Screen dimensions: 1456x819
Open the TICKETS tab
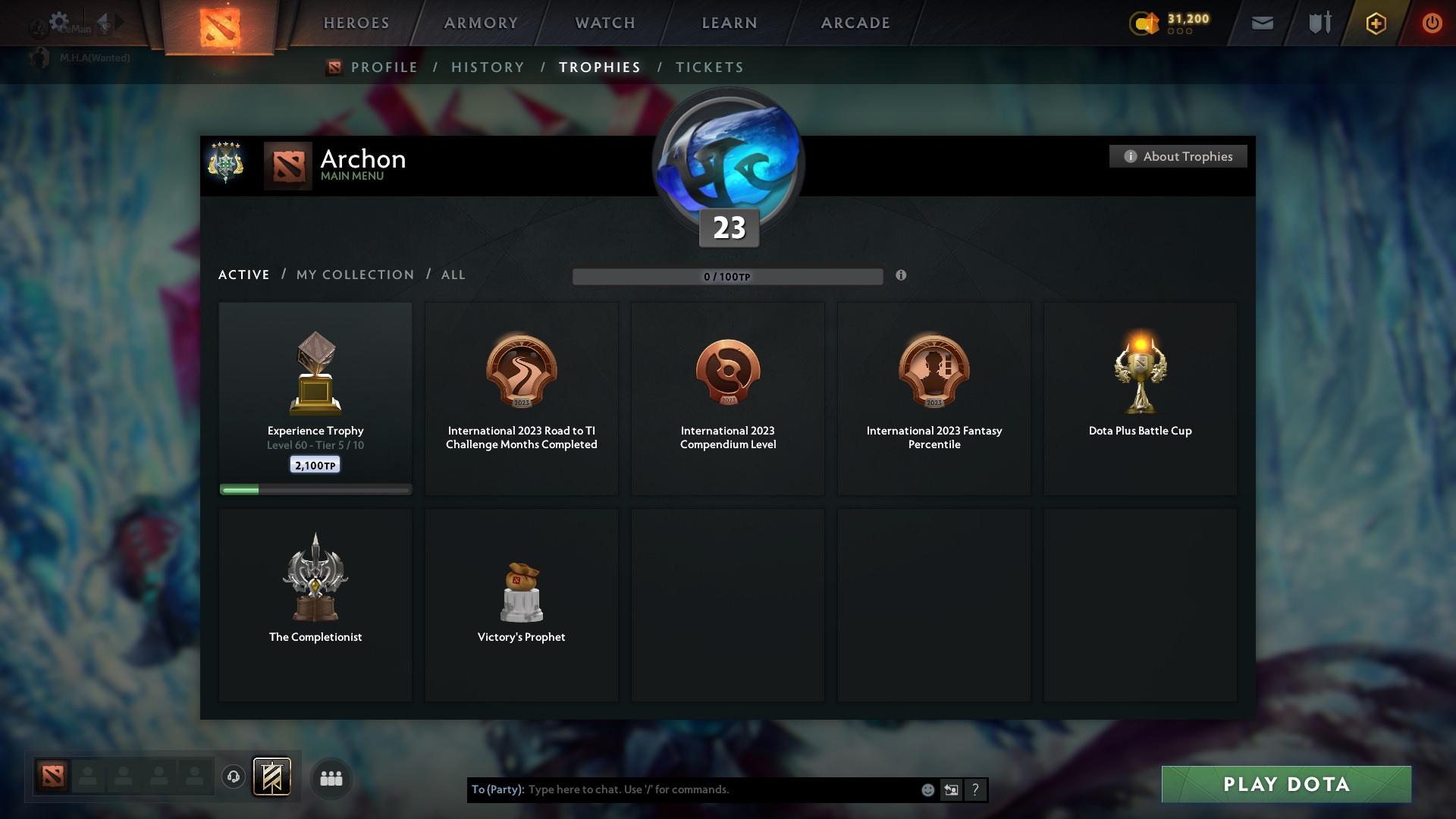coord(709,67)
